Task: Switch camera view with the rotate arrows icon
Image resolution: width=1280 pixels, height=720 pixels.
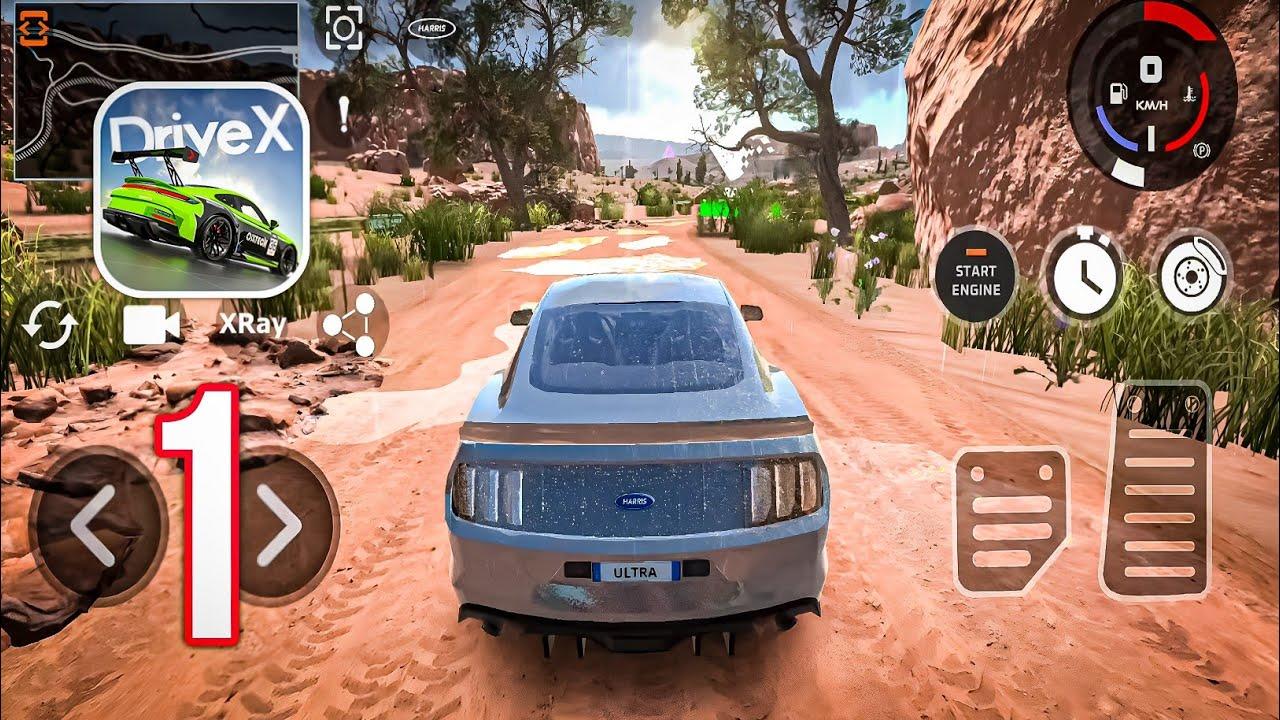Action: pyautogui.click(x=49, y=324)
